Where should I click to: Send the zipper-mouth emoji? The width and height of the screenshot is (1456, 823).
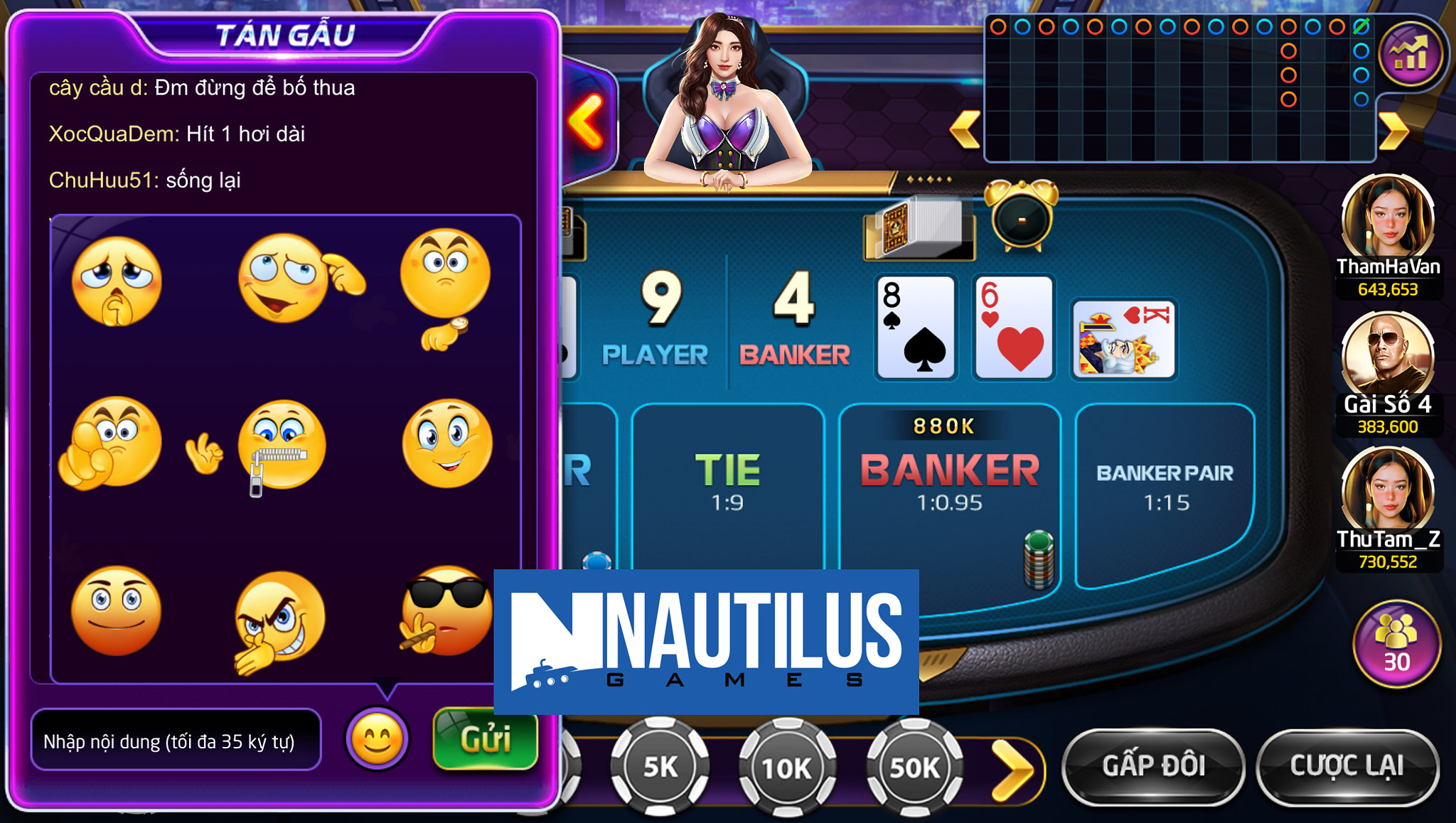pyautogui.click(x=282, y=446)
